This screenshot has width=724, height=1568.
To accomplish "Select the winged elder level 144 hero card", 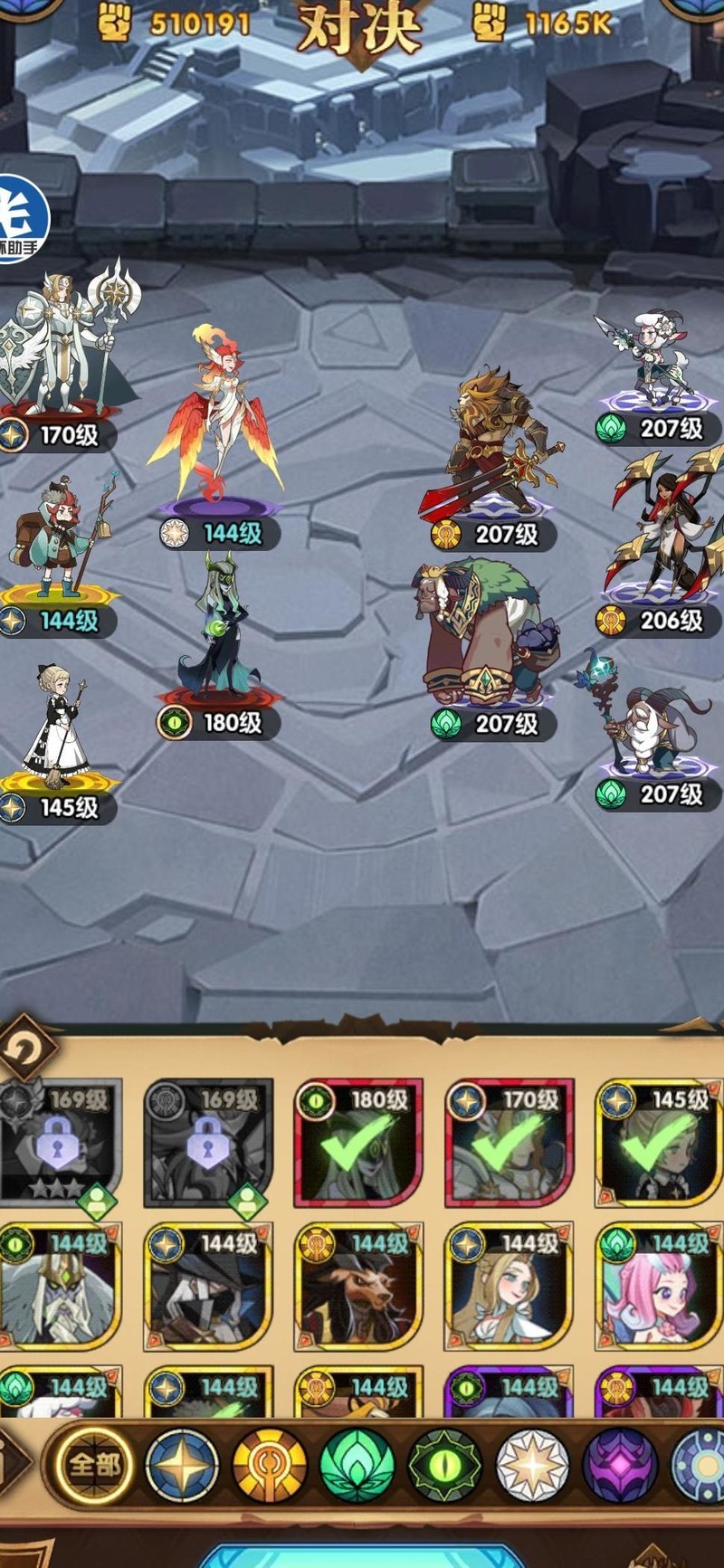I will [60, 1287].
